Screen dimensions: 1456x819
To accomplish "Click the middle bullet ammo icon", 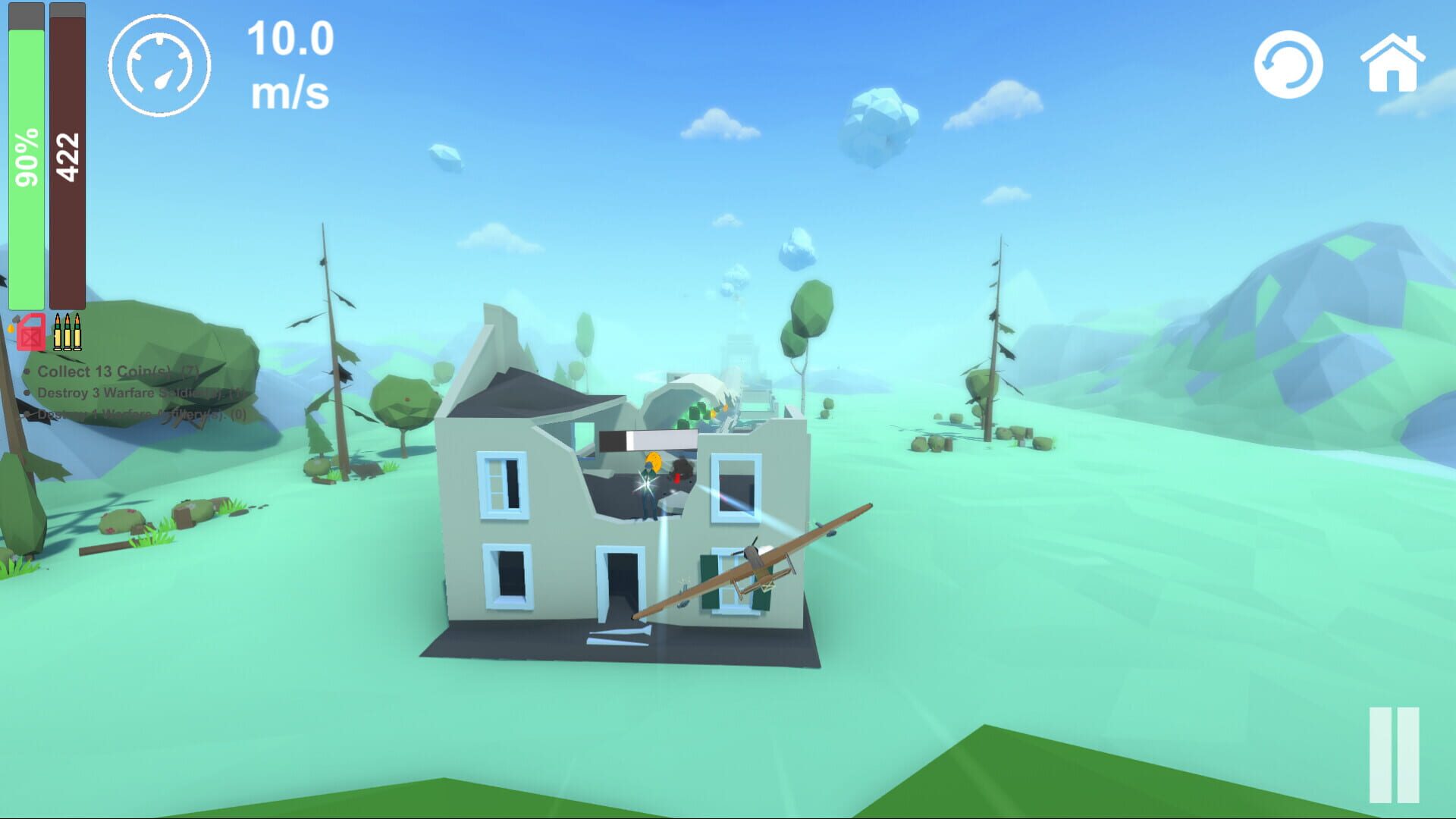I will pos(67,334).
